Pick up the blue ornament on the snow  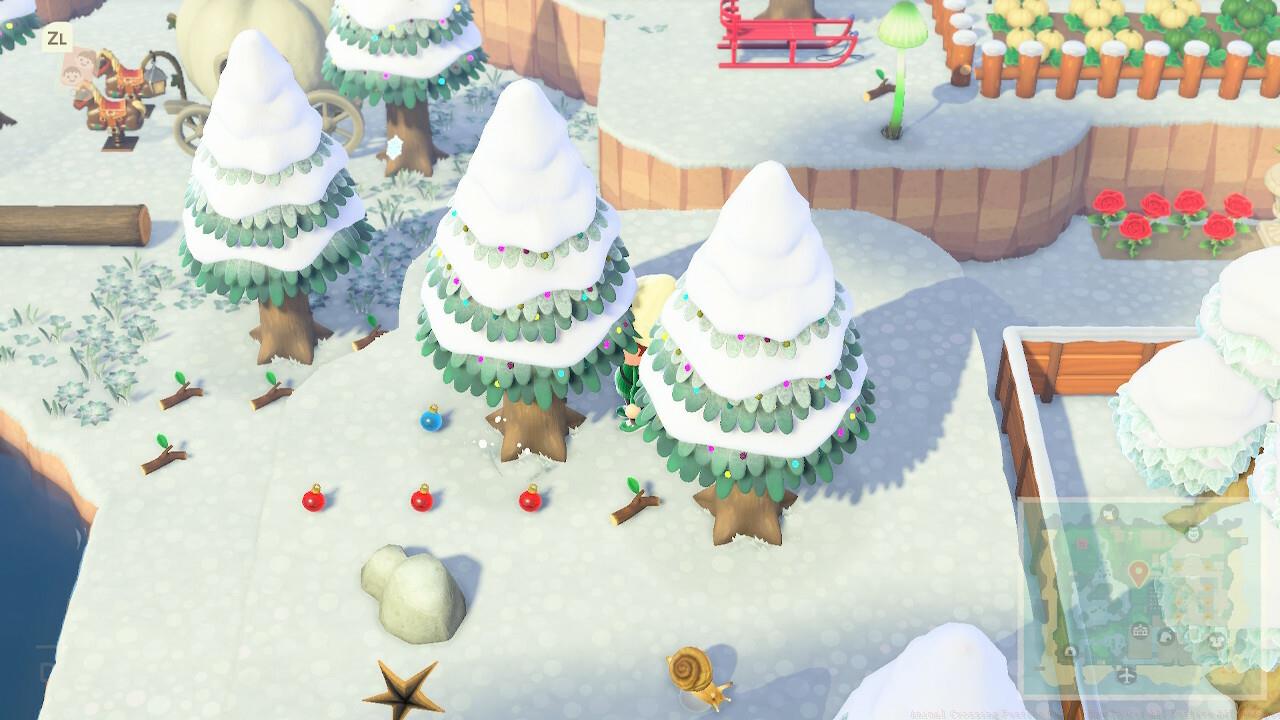tap(434, 422)
